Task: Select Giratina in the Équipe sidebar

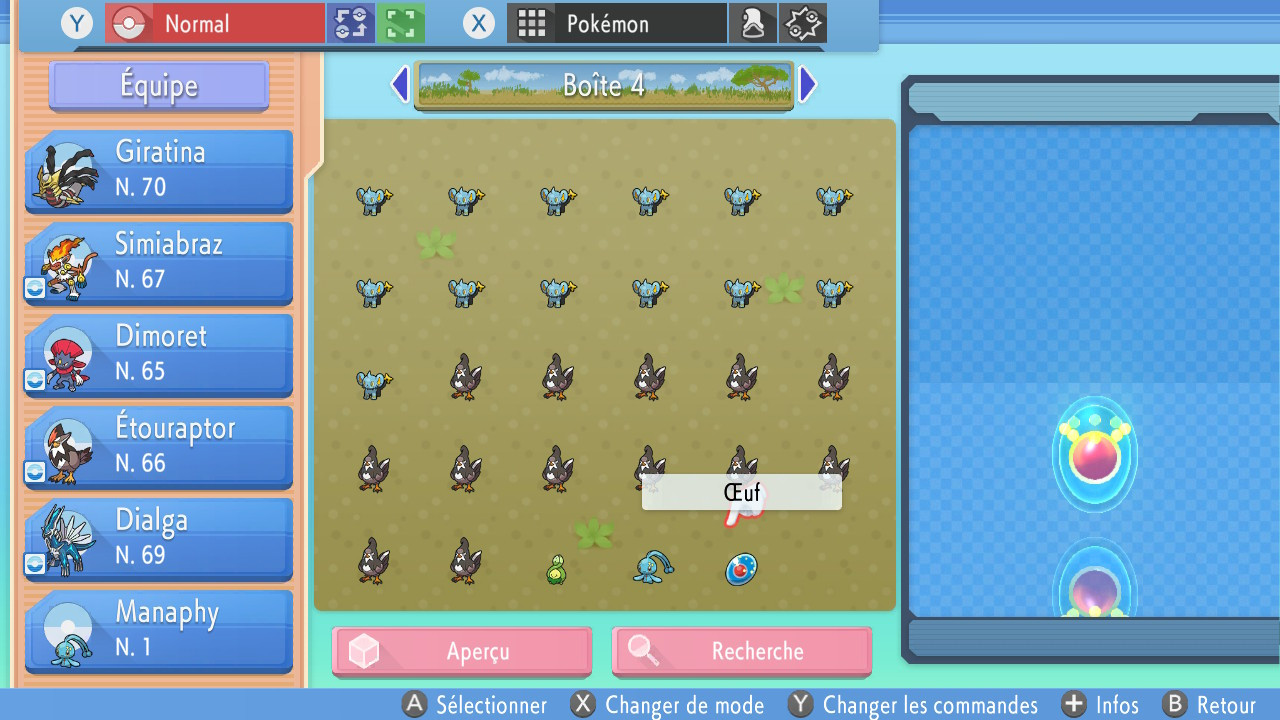Action: [x=158, y=170]
